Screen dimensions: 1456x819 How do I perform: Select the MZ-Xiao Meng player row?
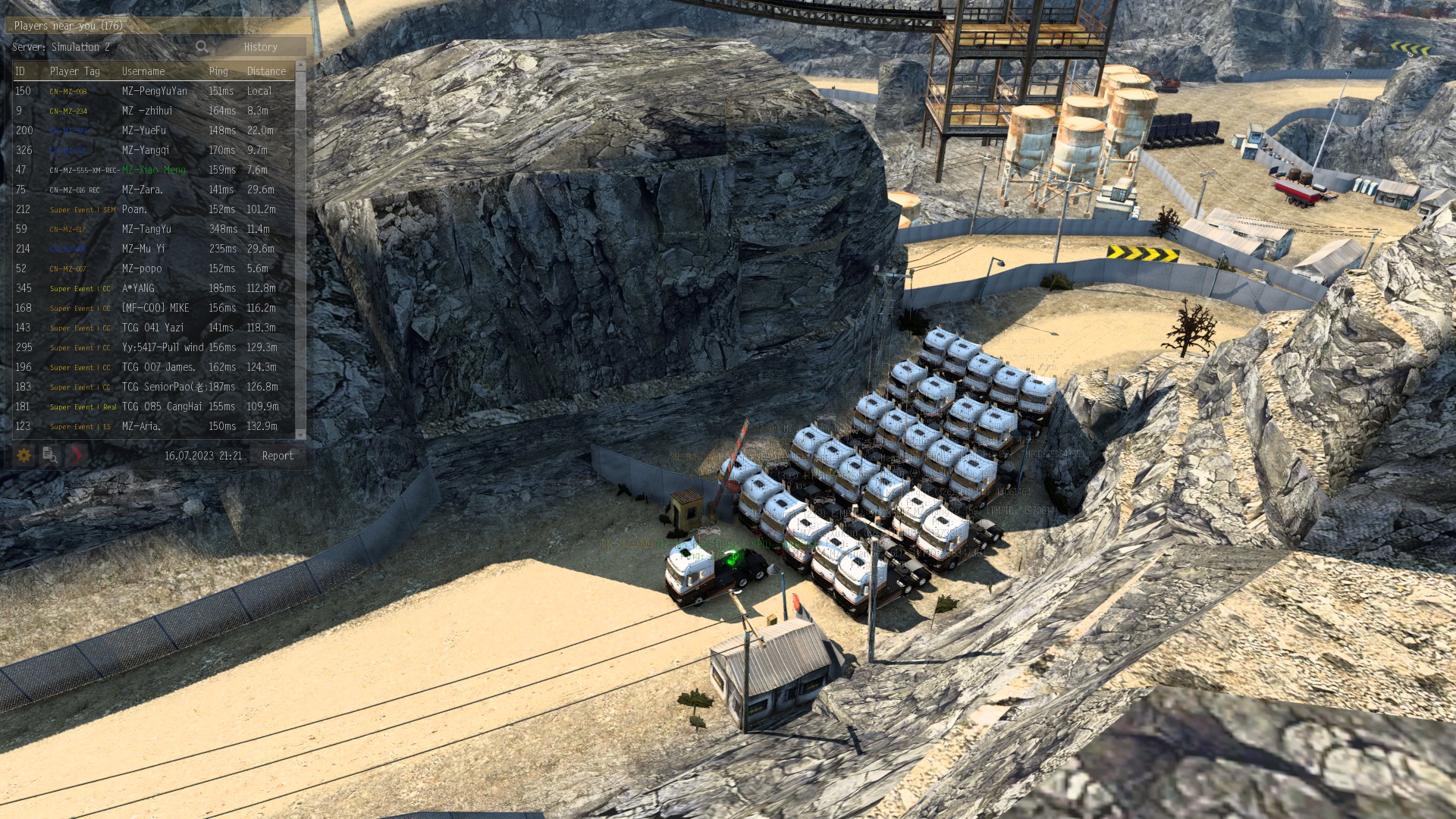[x=153, y=170]
